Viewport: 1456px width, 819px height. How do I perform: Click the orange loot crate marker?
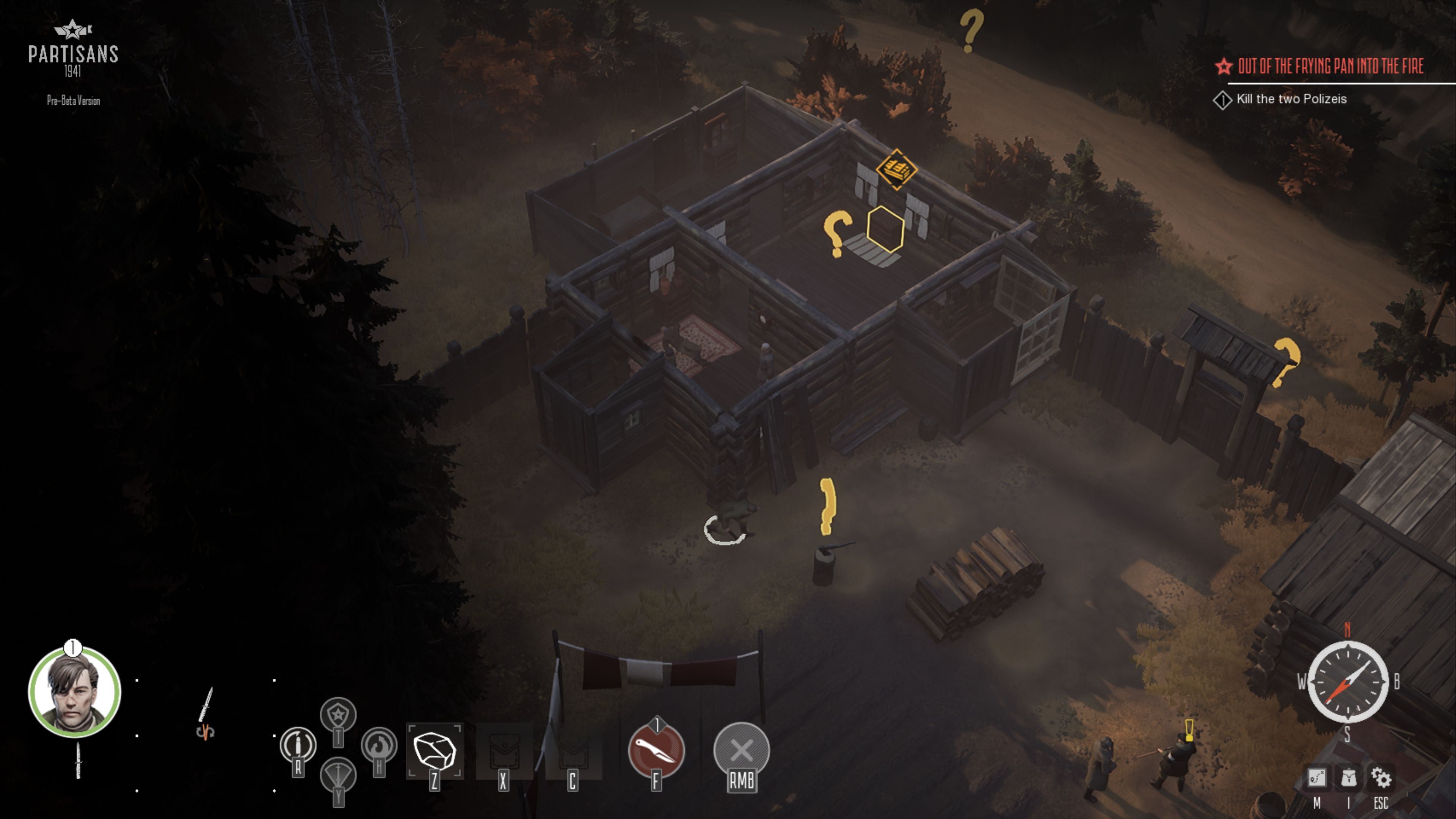pos(896,168)
